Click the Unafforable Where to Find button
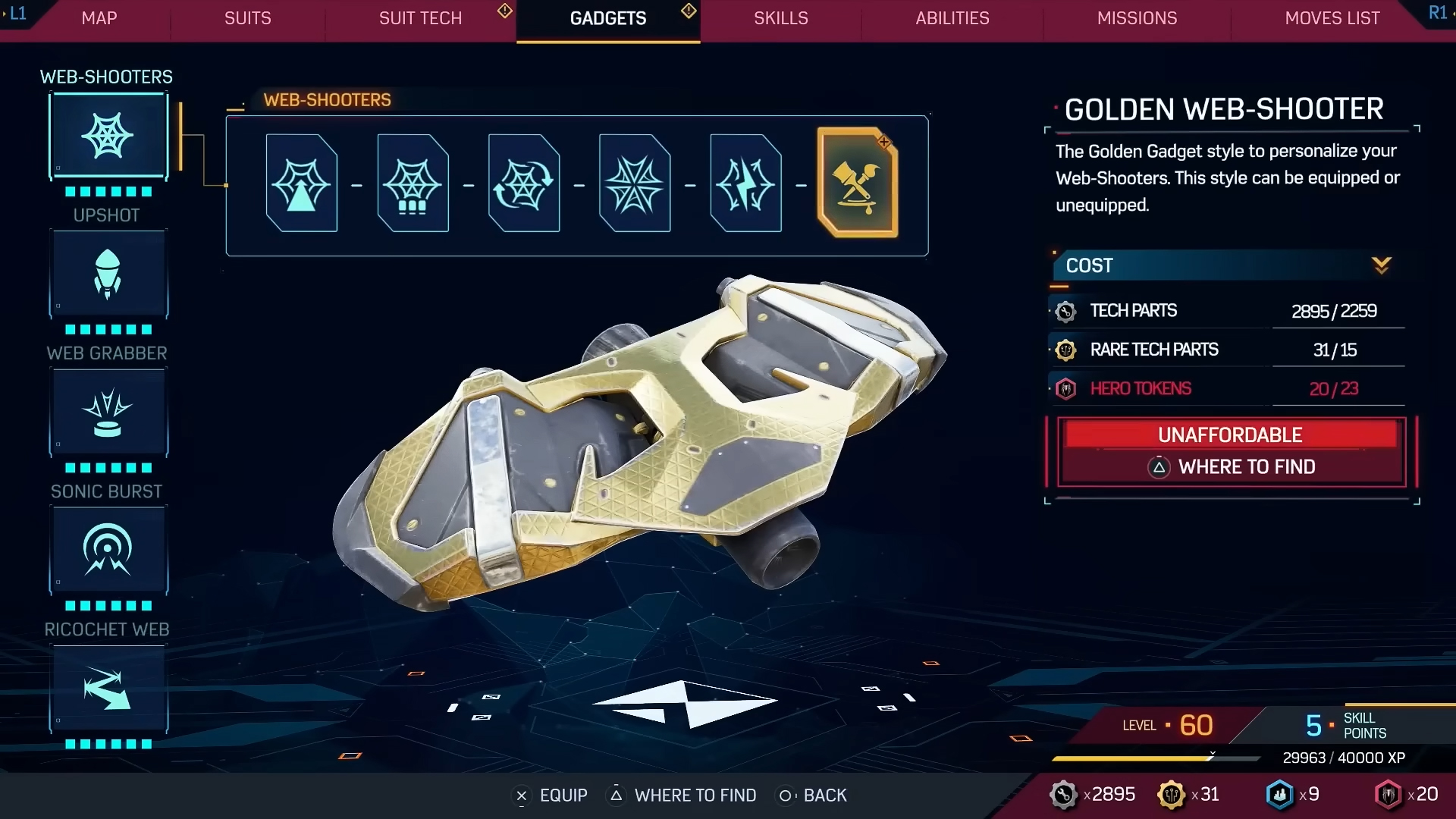Viewport: 1456px width, 819px height. click(1232, 451)
